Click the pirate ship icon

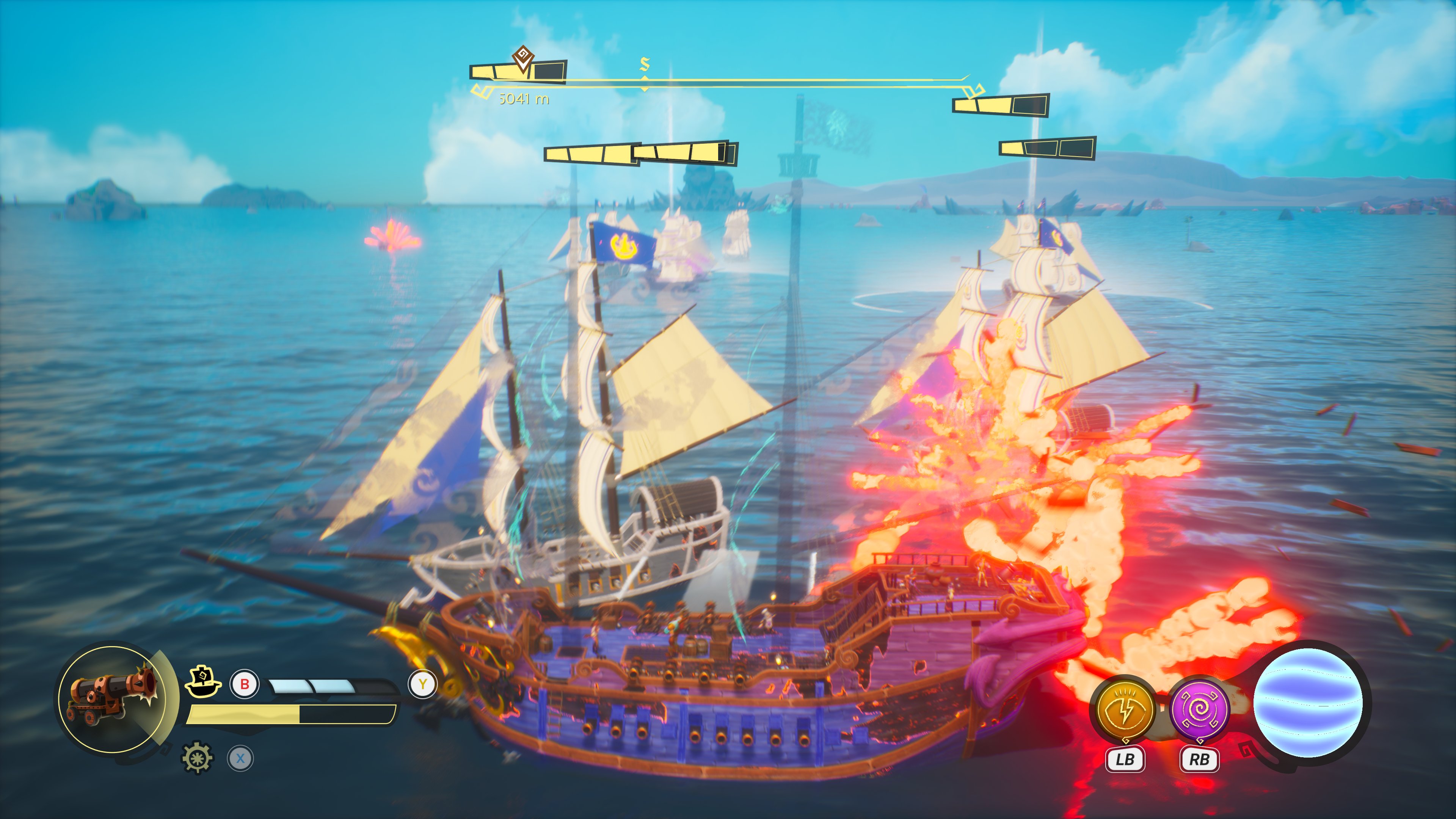tap(203, 682)
